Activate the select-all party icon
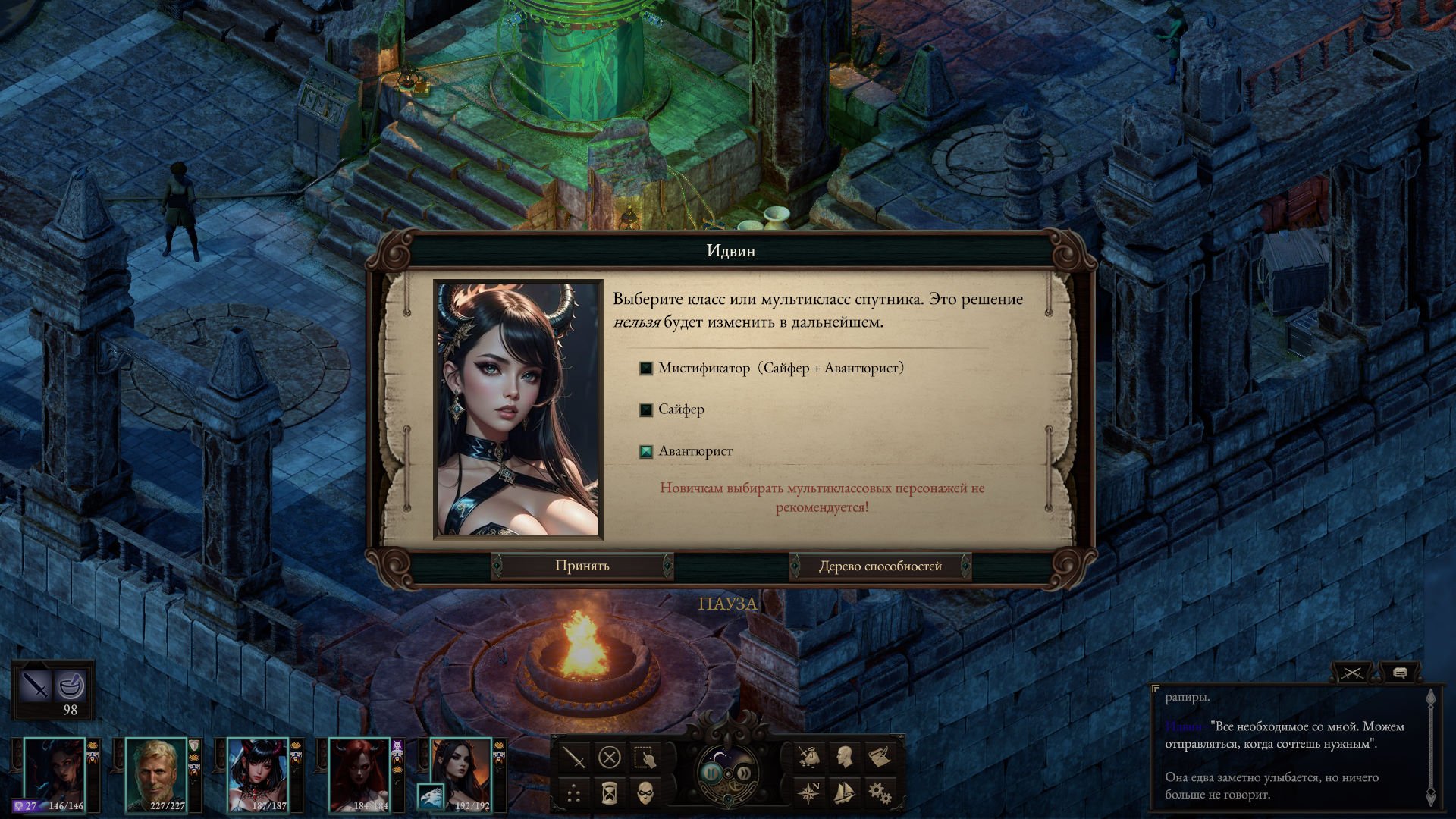This screenshot has width=1456, height=819. coord(645,757)
